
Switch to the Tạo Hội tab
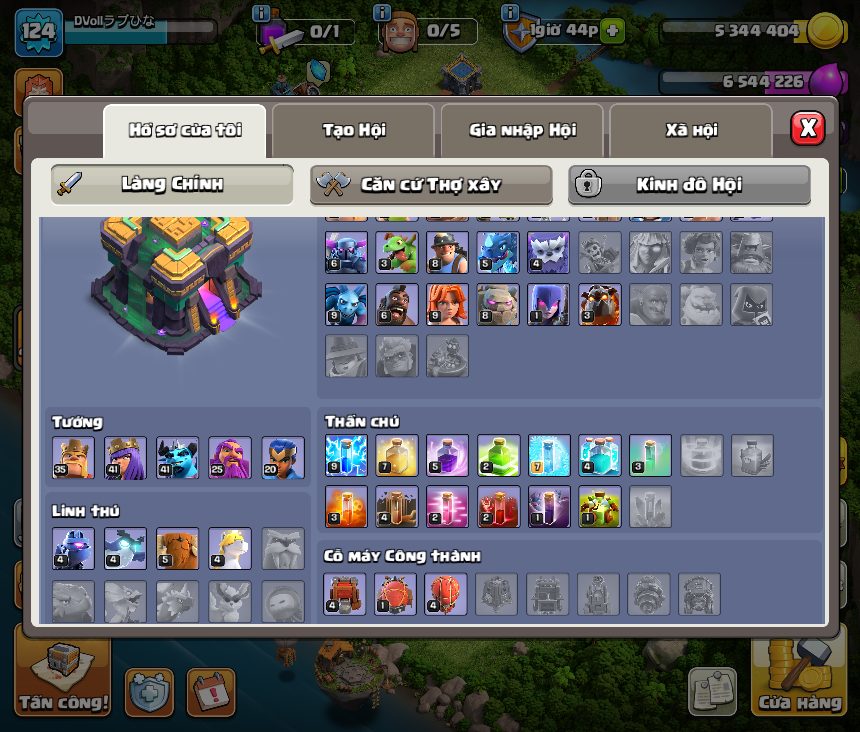[x=353, y=130]
